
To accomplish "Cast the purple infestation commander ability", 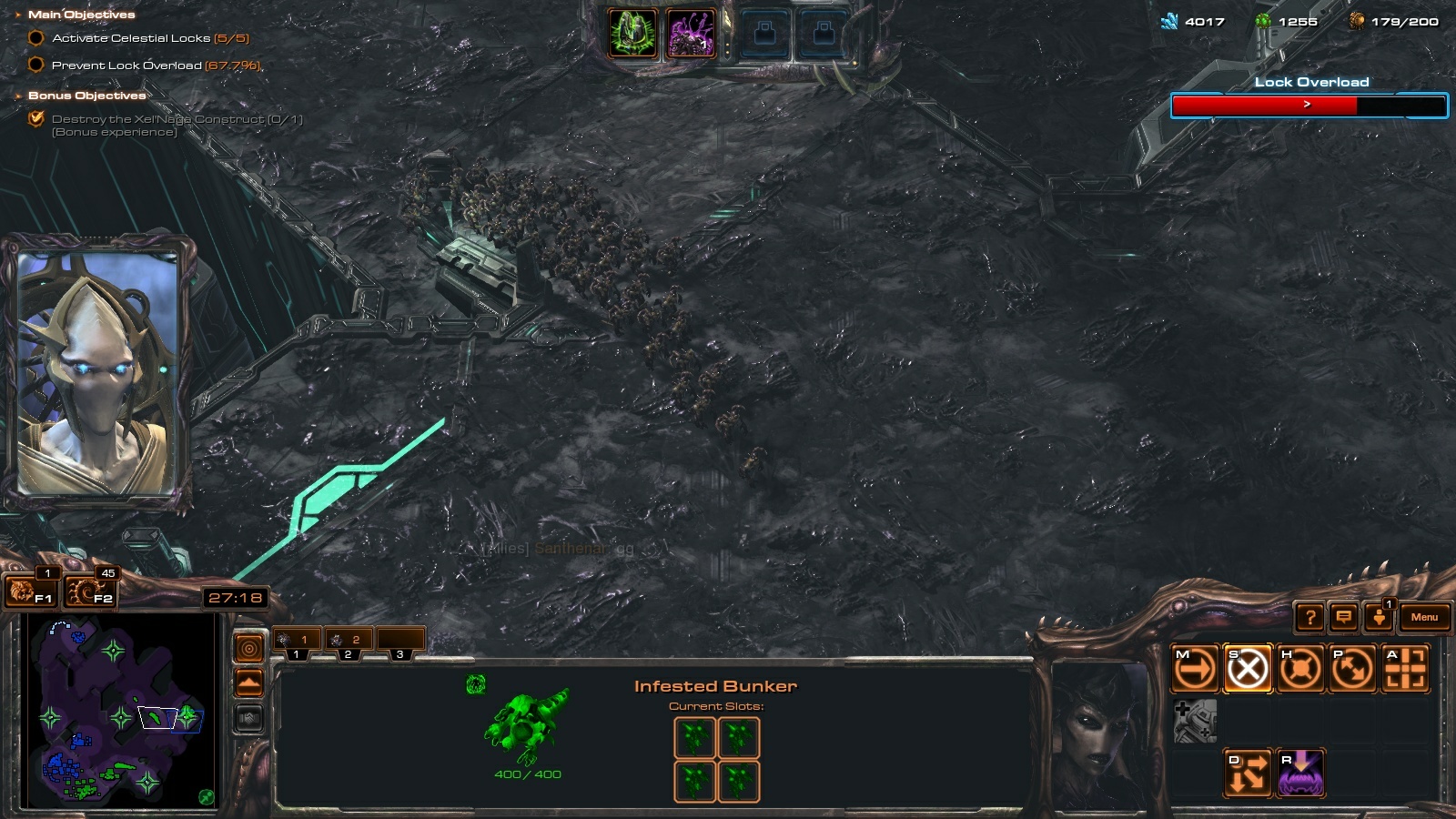I will pyautogui.click(x=691, y=34).
